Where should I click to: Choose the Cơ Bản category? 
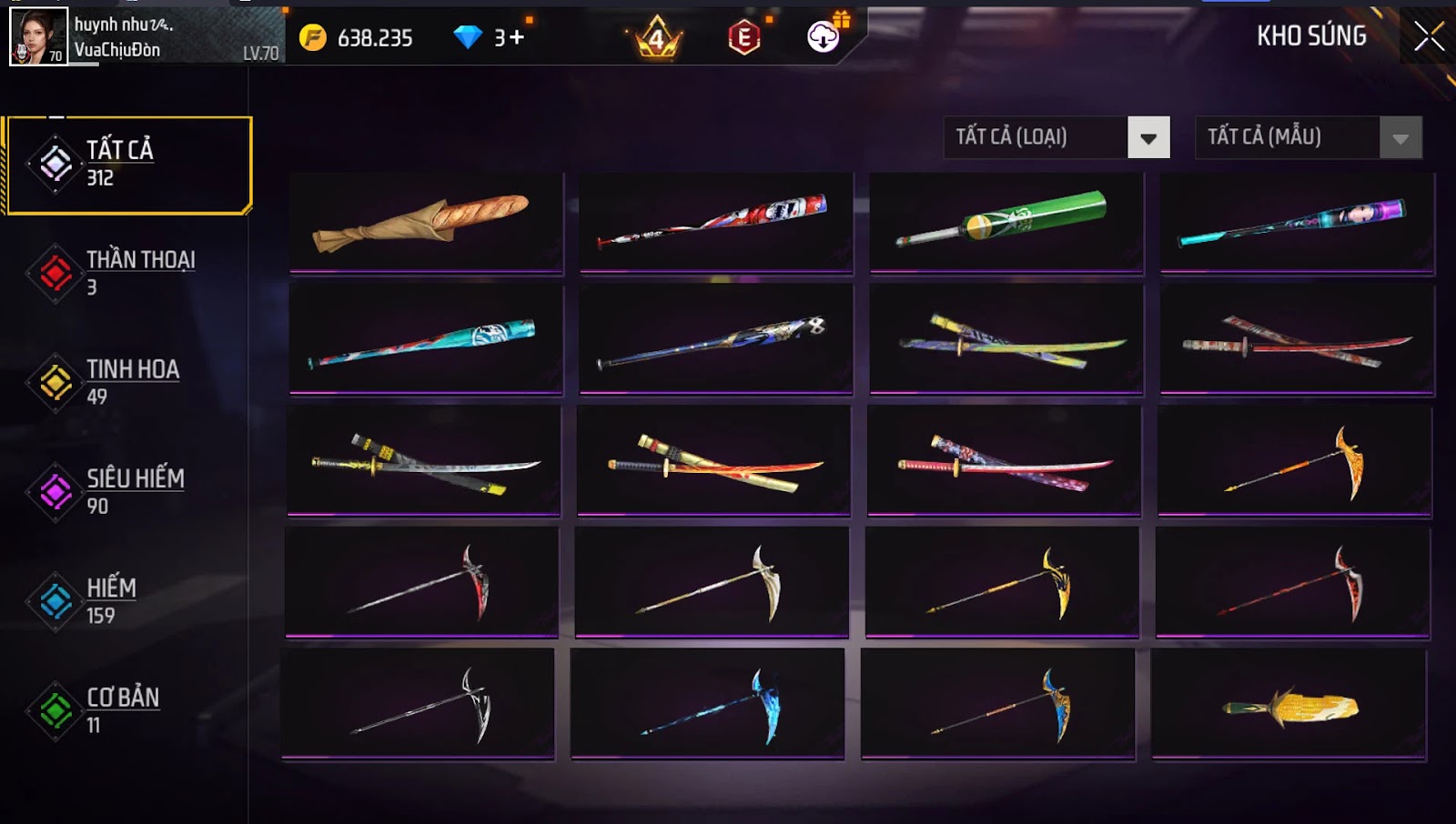point(128,710)
